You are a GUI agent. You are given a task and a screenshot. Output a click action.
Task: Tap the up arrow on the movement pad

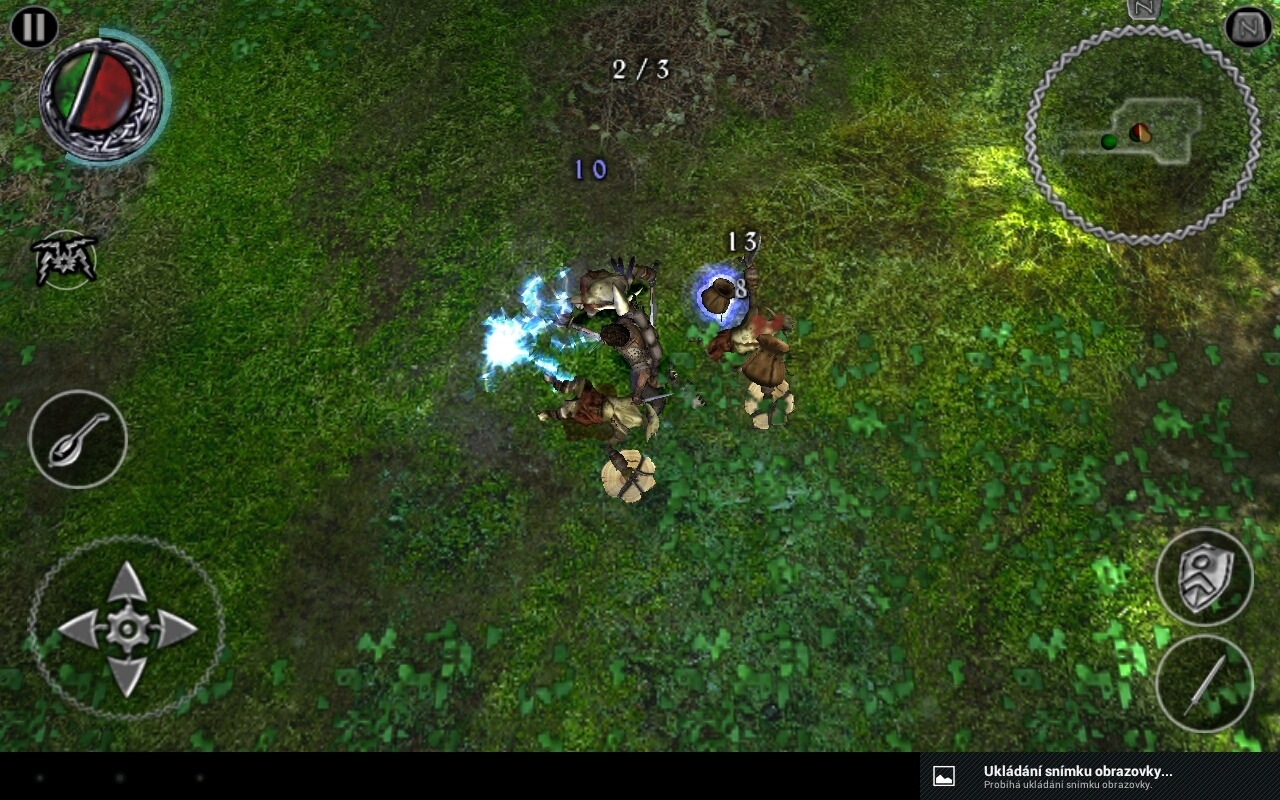127,581
